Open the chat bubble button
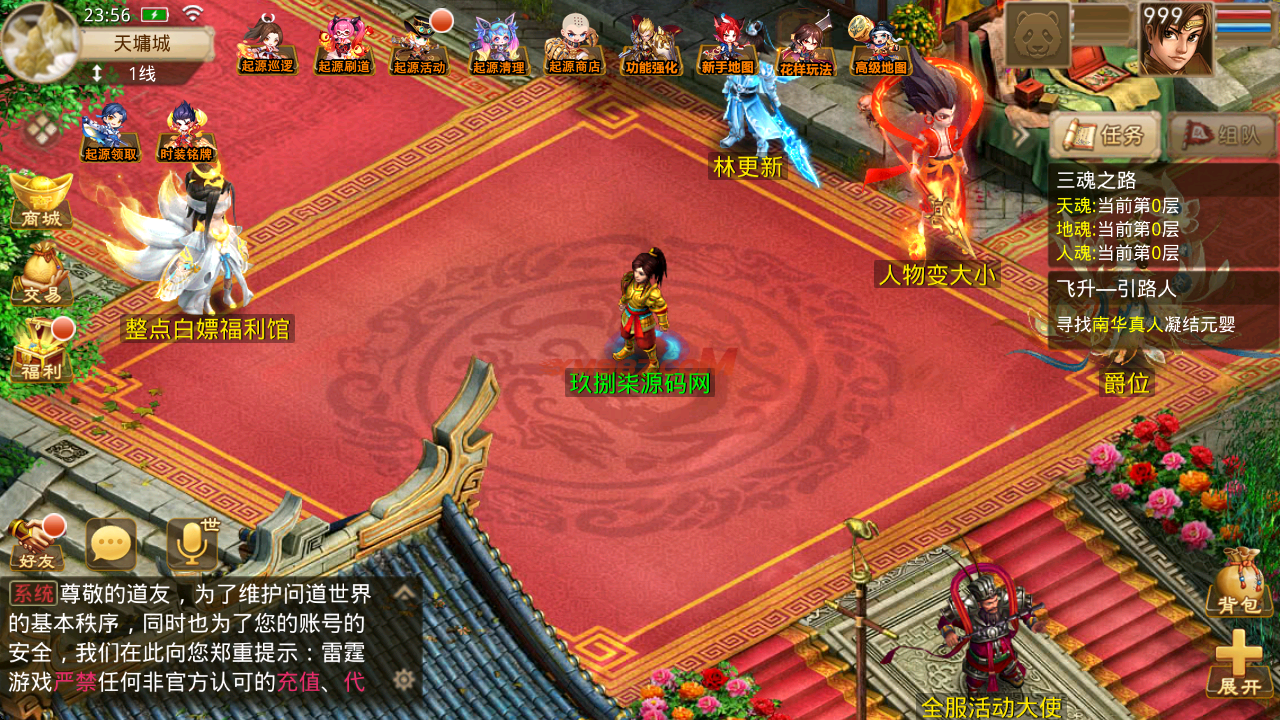This screenshot has width=1280, height=720. 111,545
